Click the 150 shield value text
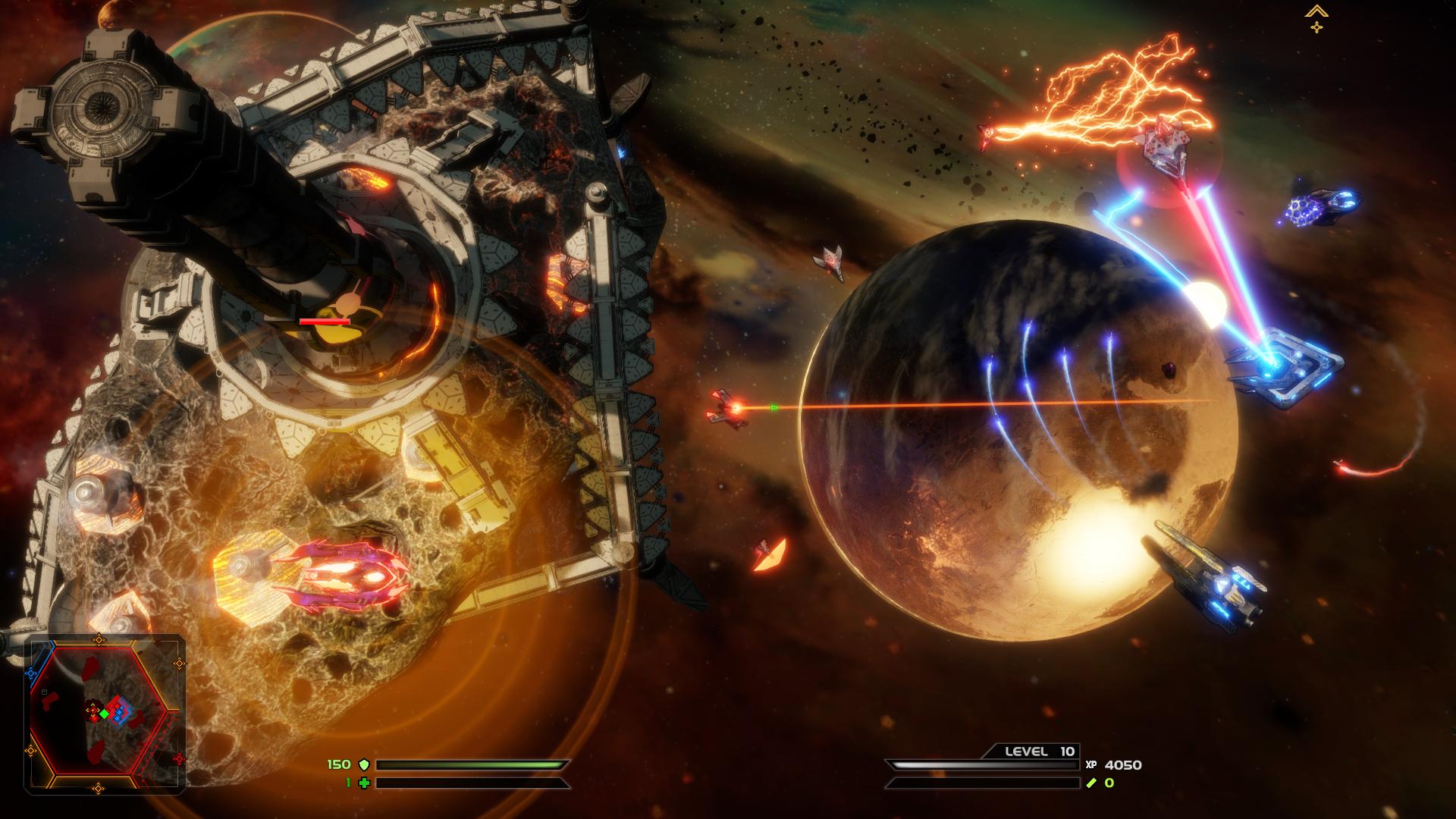 (x=339, y=764)
